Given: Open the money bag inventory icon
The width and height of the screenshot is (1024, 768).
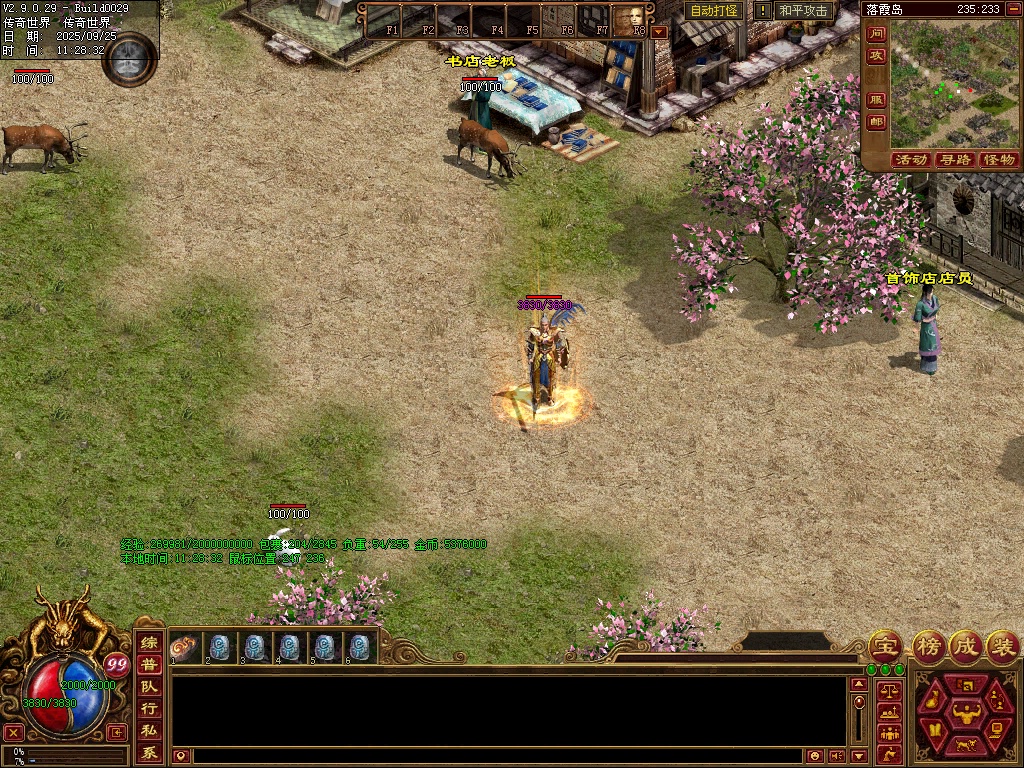Looking at the screenshot, I should pyautogui.click(x=932, y=701).
